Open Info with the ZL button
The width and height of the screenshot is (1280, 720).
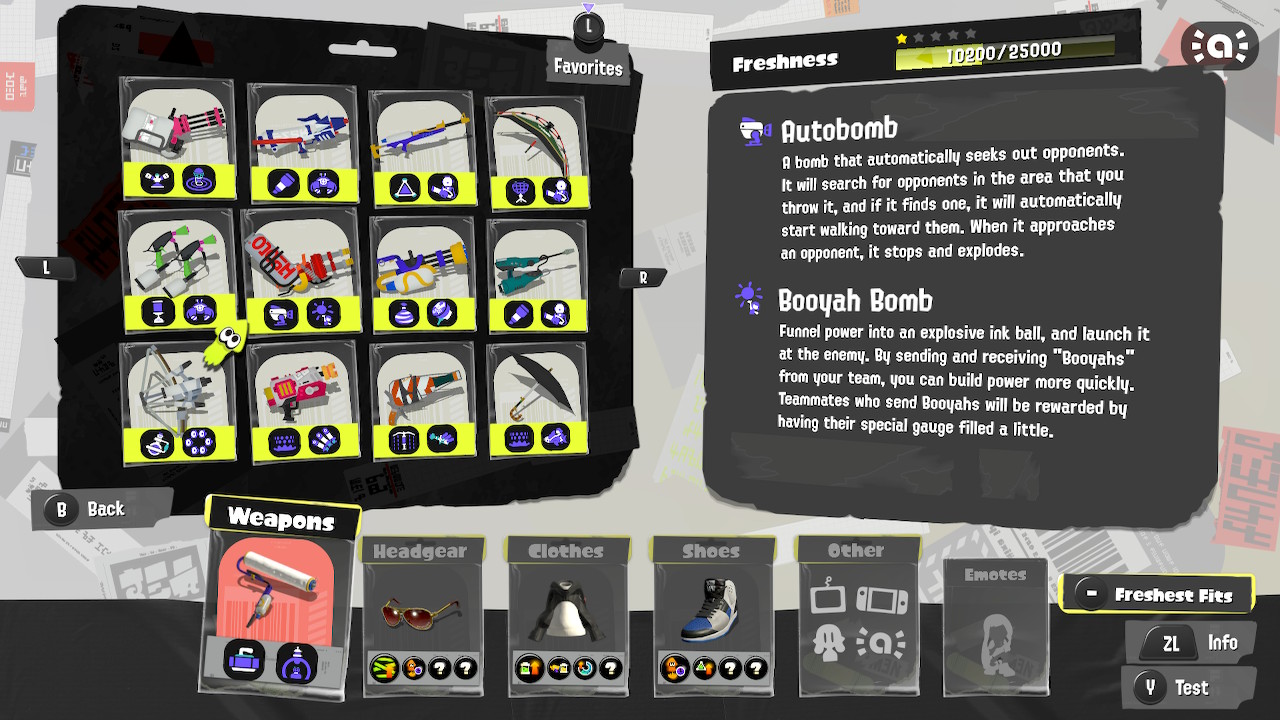[x=1190, y=642]
